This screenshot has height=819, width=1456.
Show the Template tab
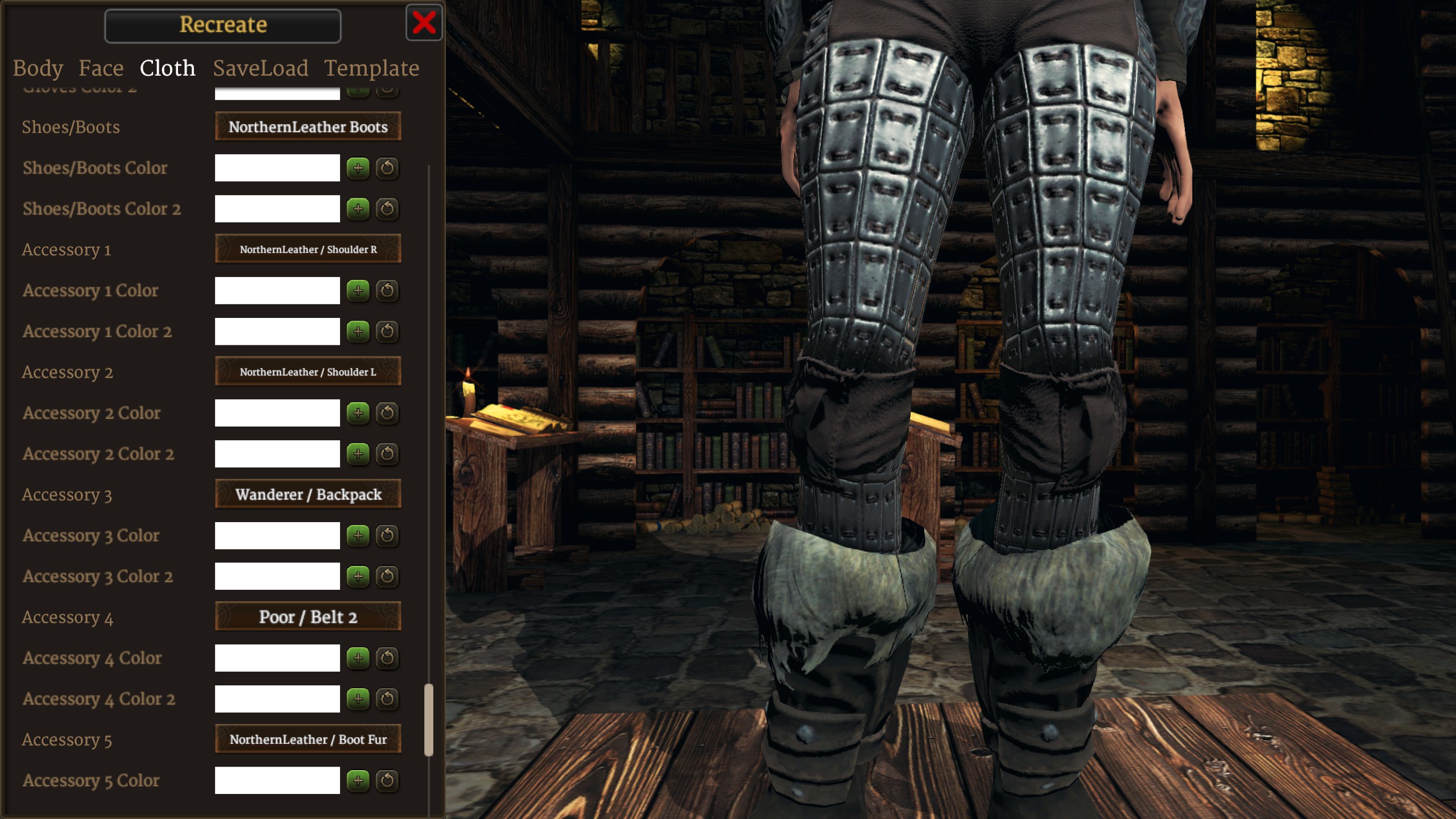371,68
